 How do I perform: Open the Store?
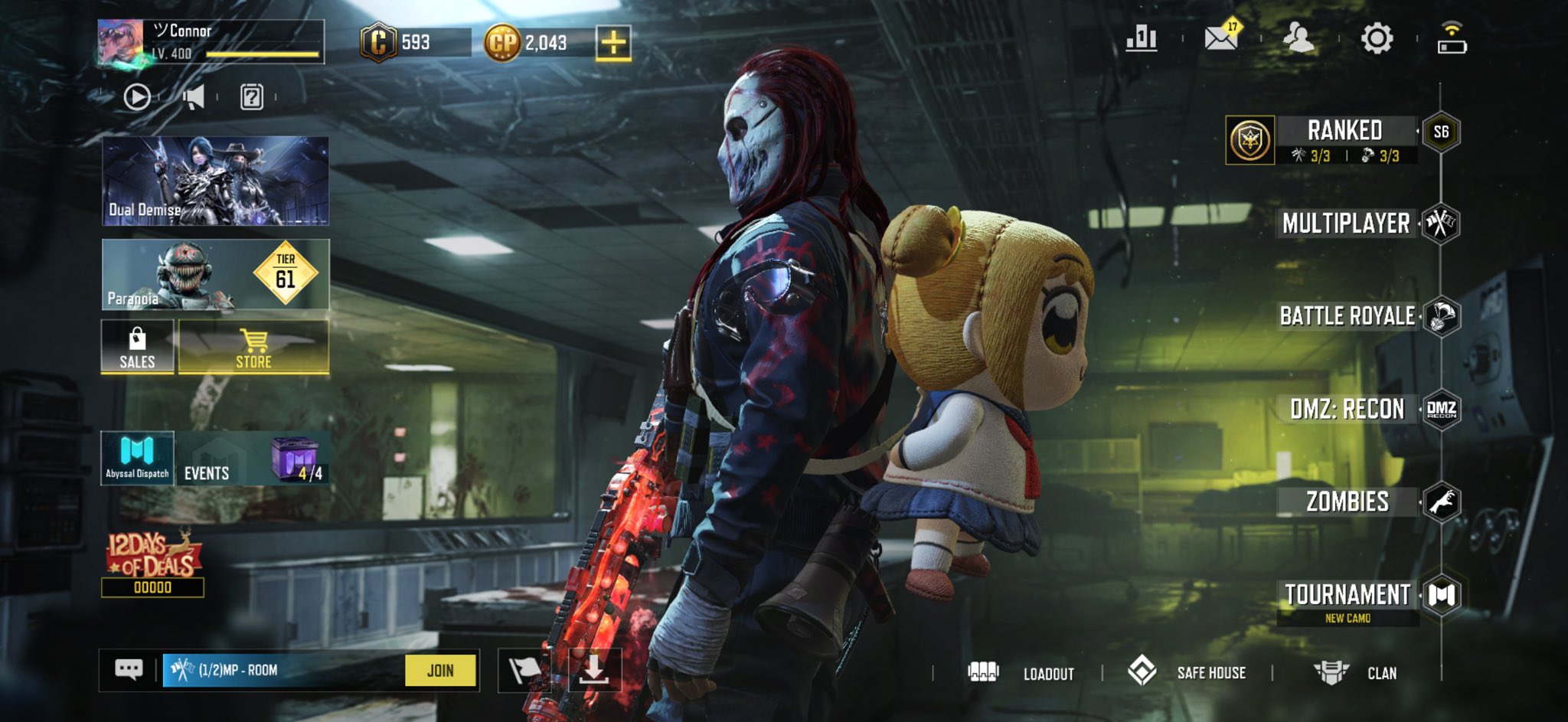coord(253,347)
